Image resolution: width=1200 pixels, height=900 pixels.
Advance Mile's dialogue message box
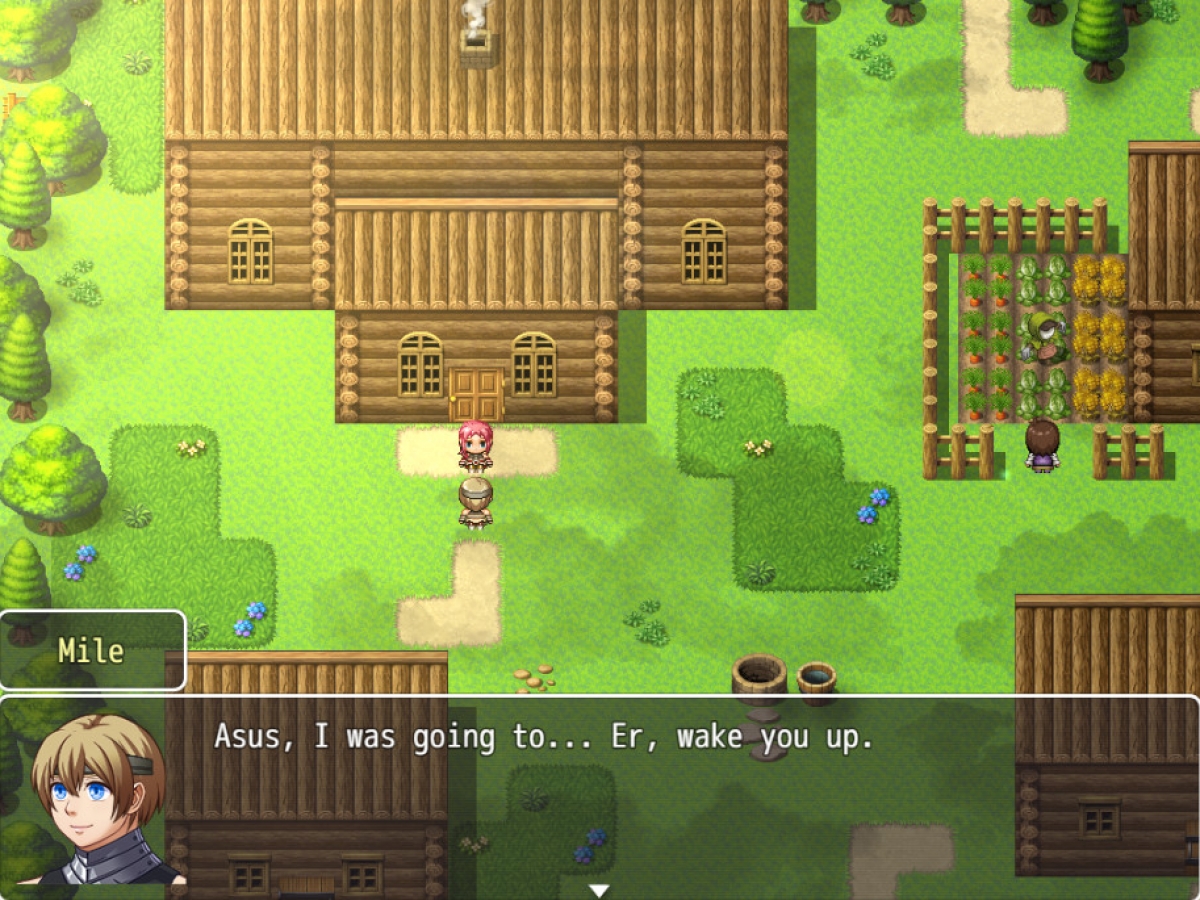click(x=640, y=790)
